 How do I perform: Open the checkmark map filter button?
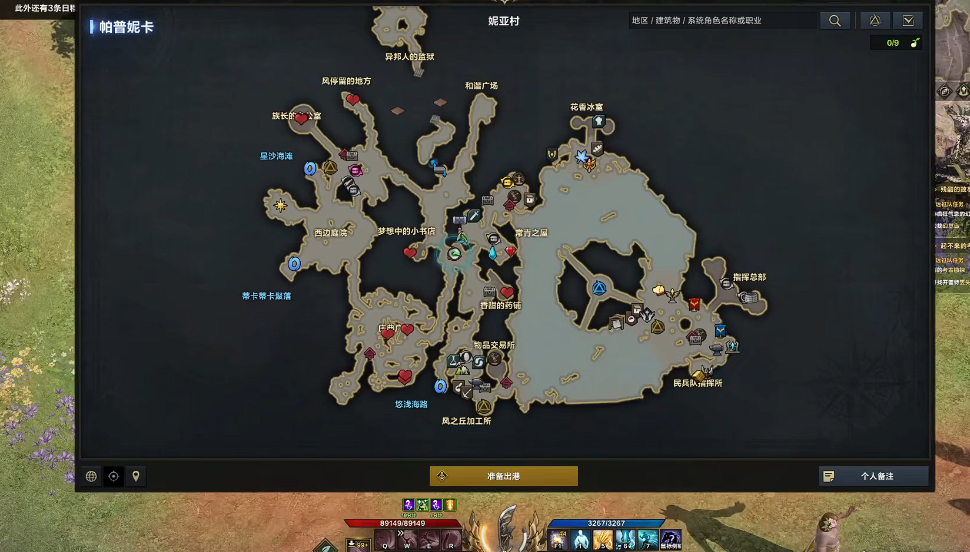[907, 20]
